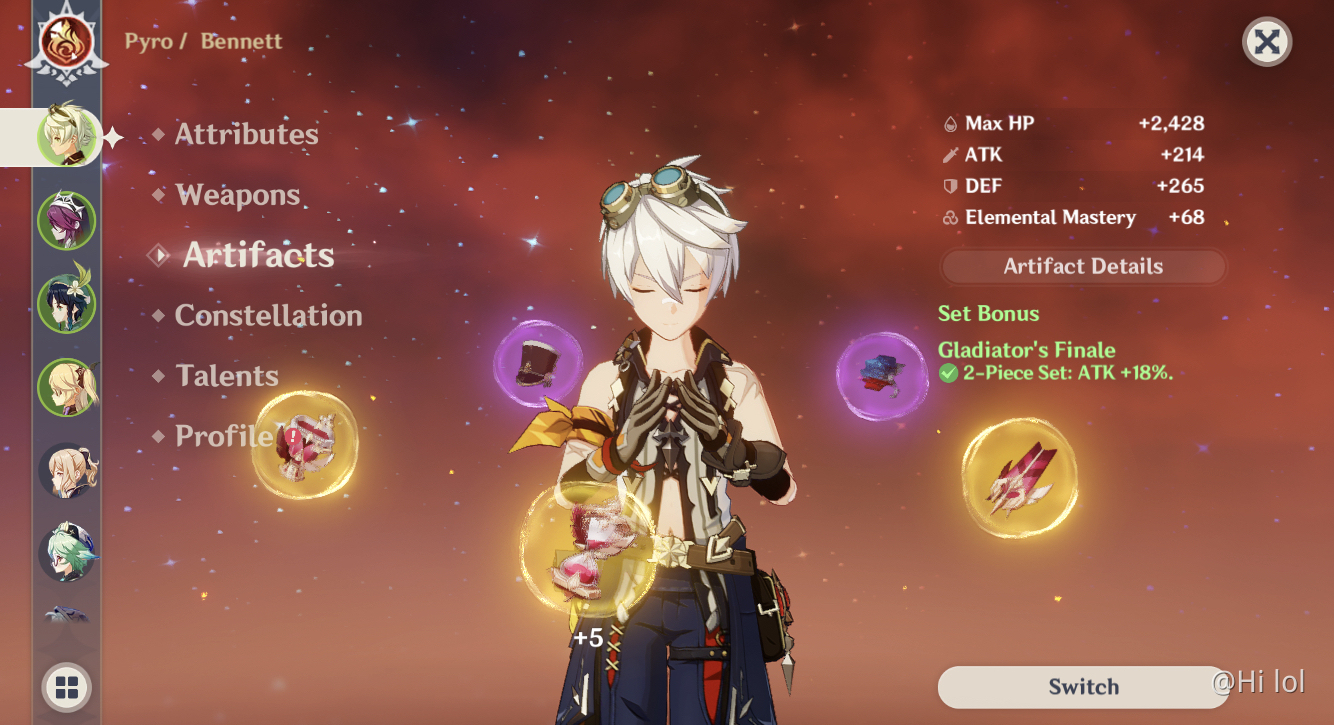This screenshot has height=725, width=1334.
Task: Open the four-square character grid button
Action: (x=67, y=687)
